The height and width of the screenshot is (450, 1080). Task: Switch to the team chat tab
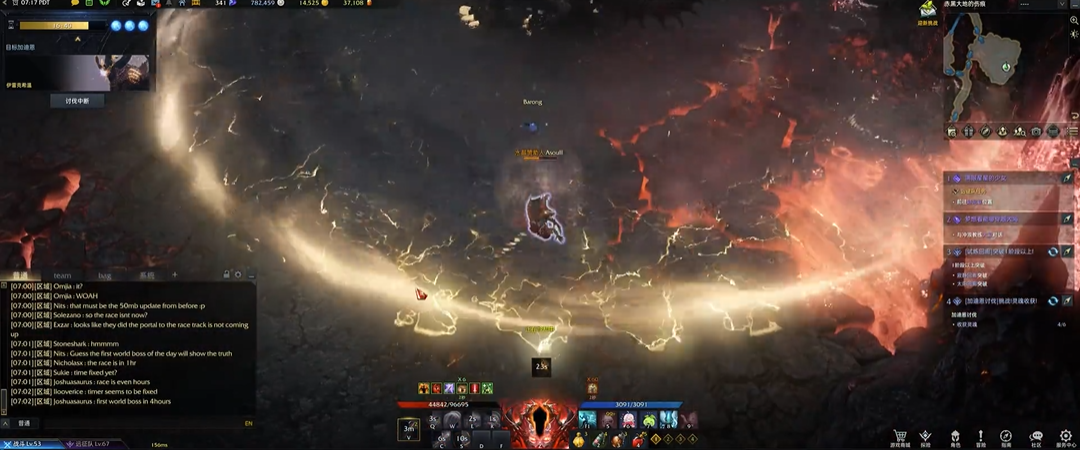[x=62, y=275]
